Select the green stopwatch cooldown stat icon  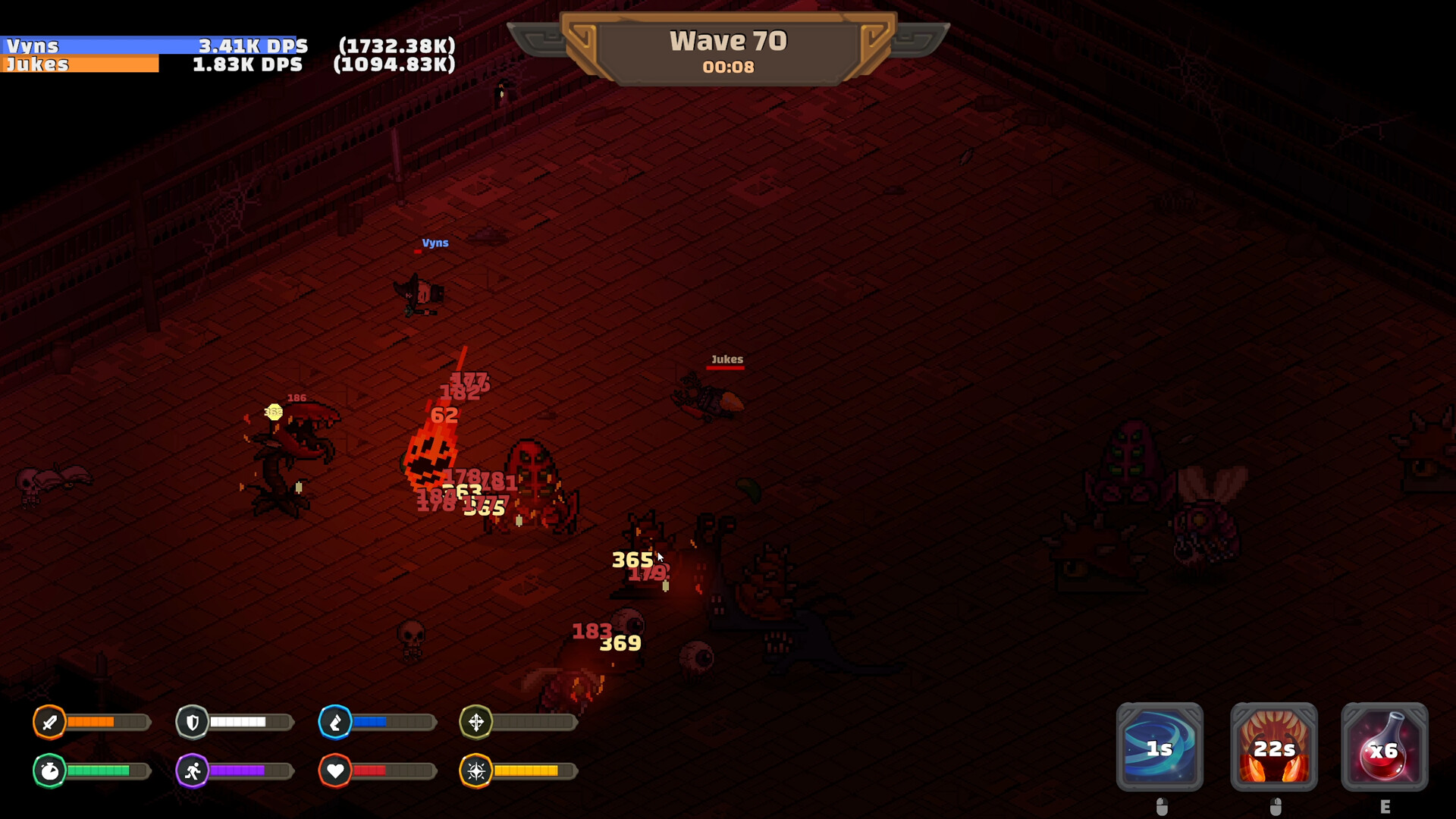(50, 770)
